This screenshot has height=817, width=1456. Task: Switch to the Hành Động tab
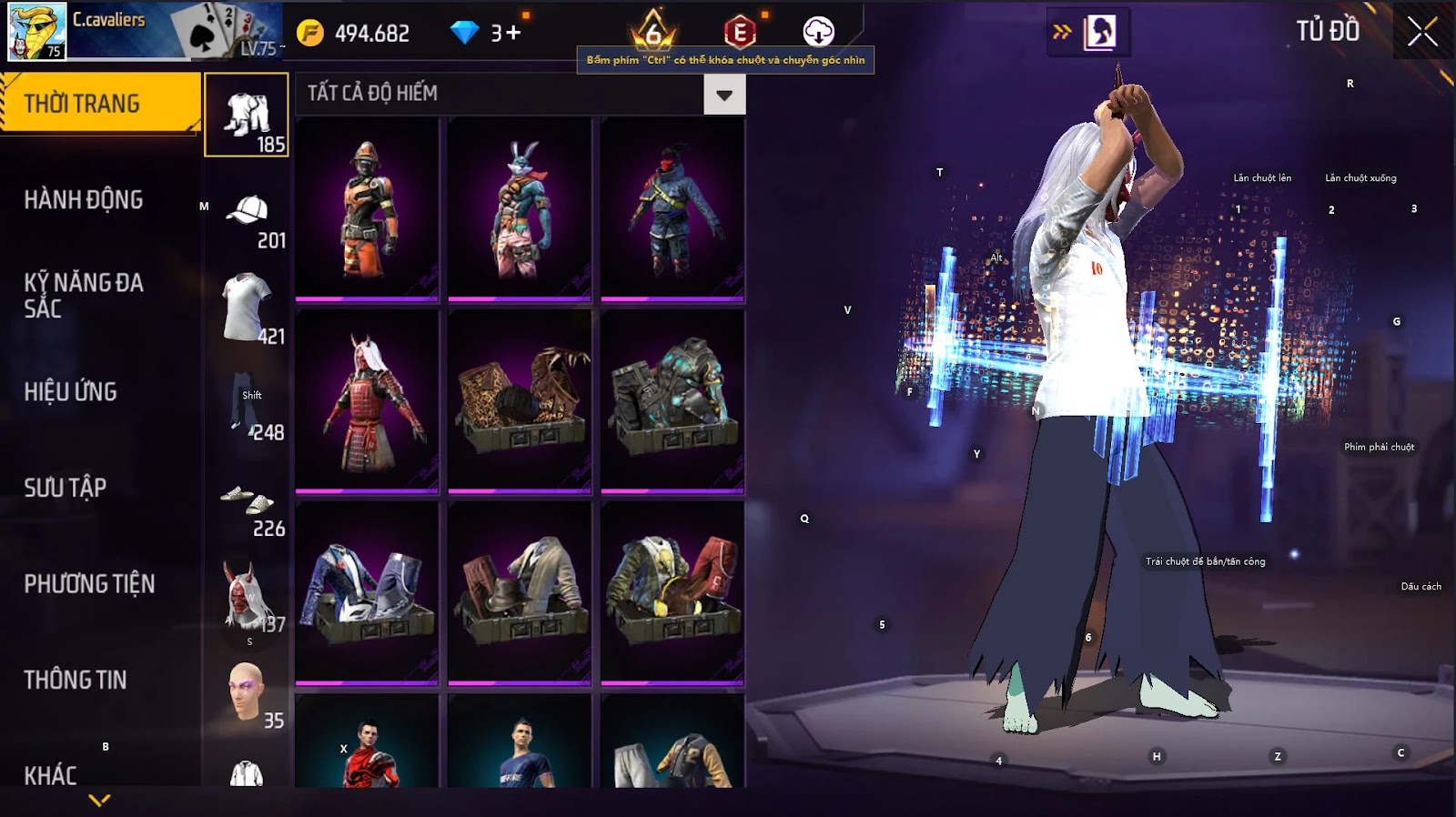pos(84,200)
